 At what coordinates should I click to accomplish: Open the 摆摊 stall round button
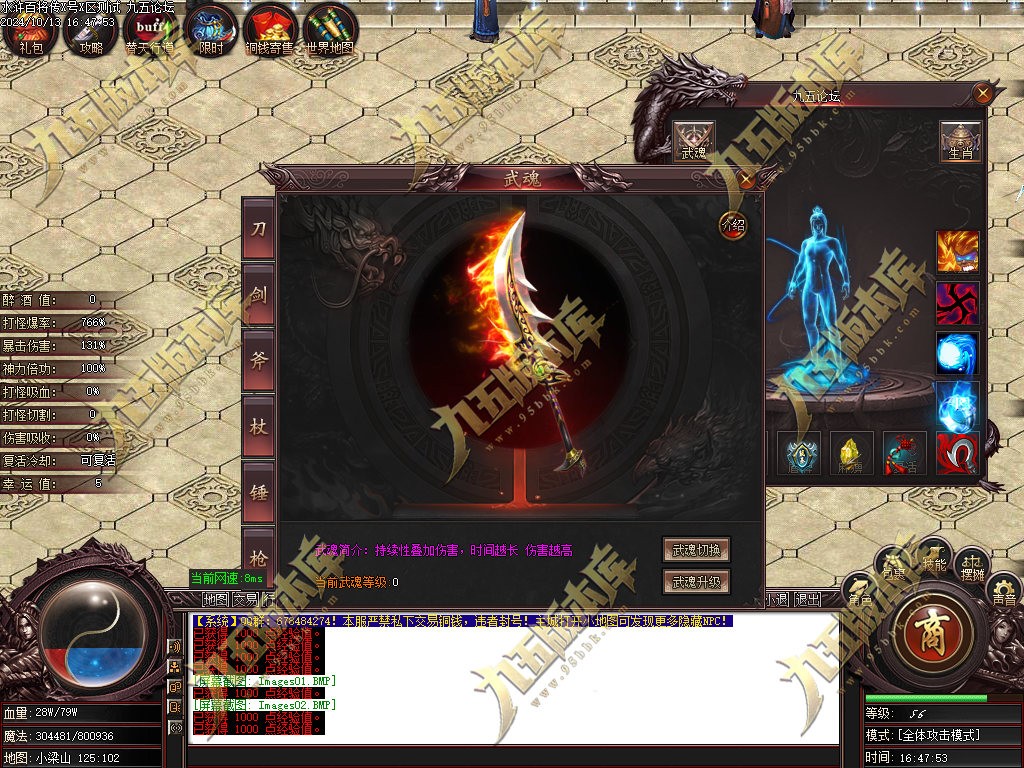point(972,571)
